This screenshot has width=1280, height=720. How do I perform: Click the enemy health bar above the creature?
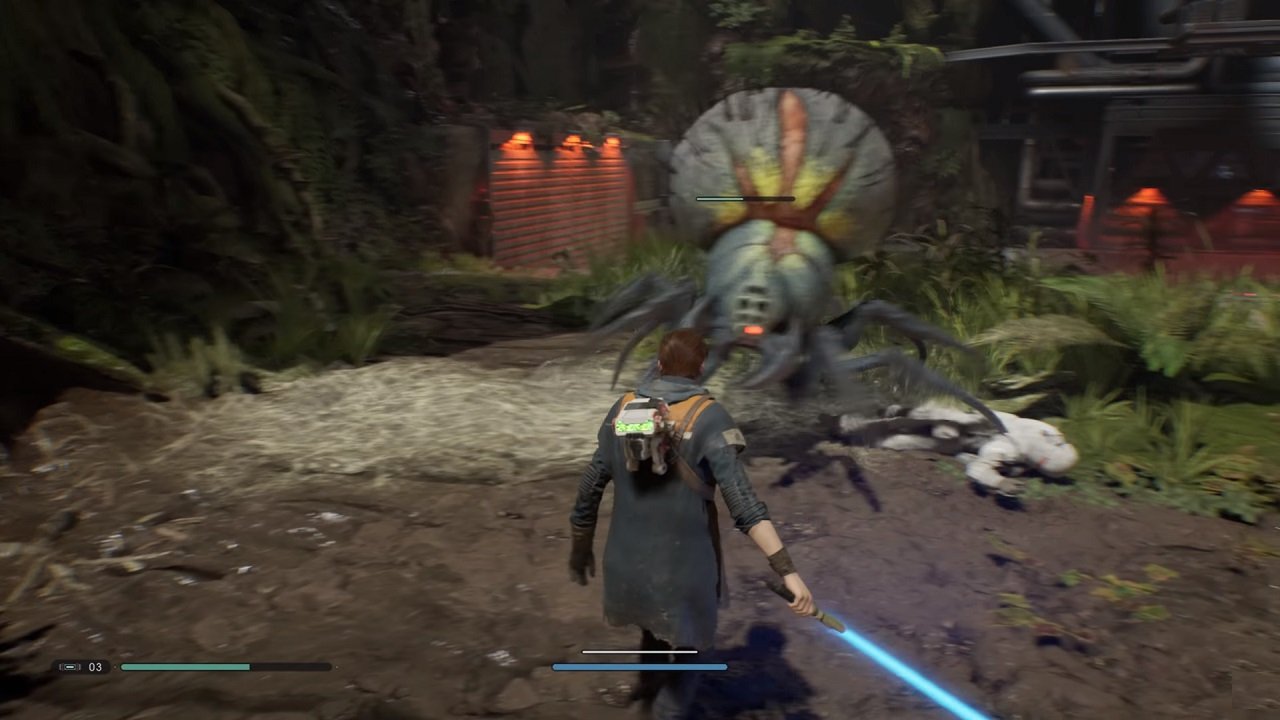point(742,199)
